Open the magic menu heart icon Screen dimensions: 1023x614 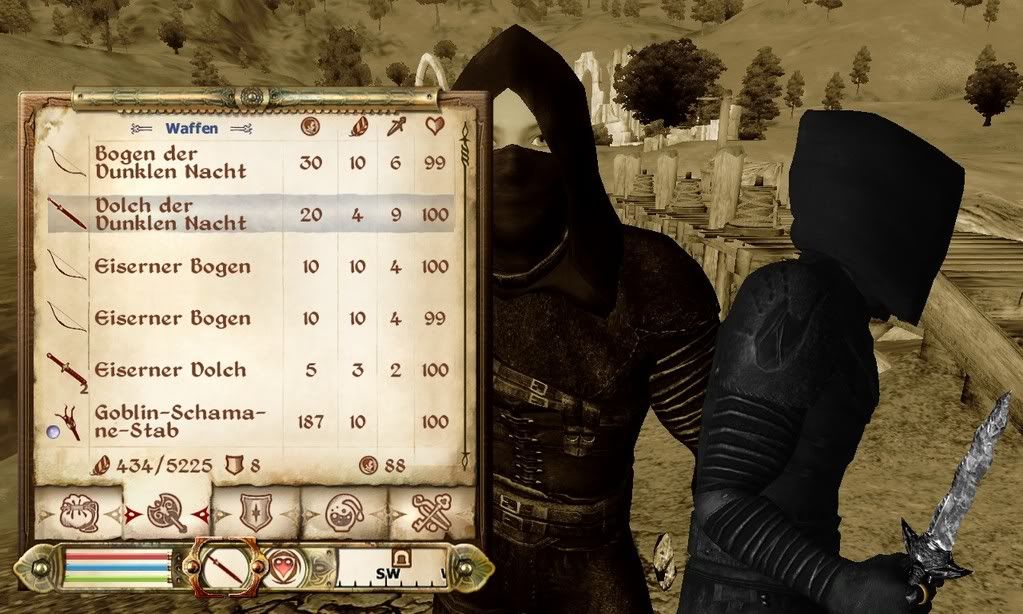point(283,569)
